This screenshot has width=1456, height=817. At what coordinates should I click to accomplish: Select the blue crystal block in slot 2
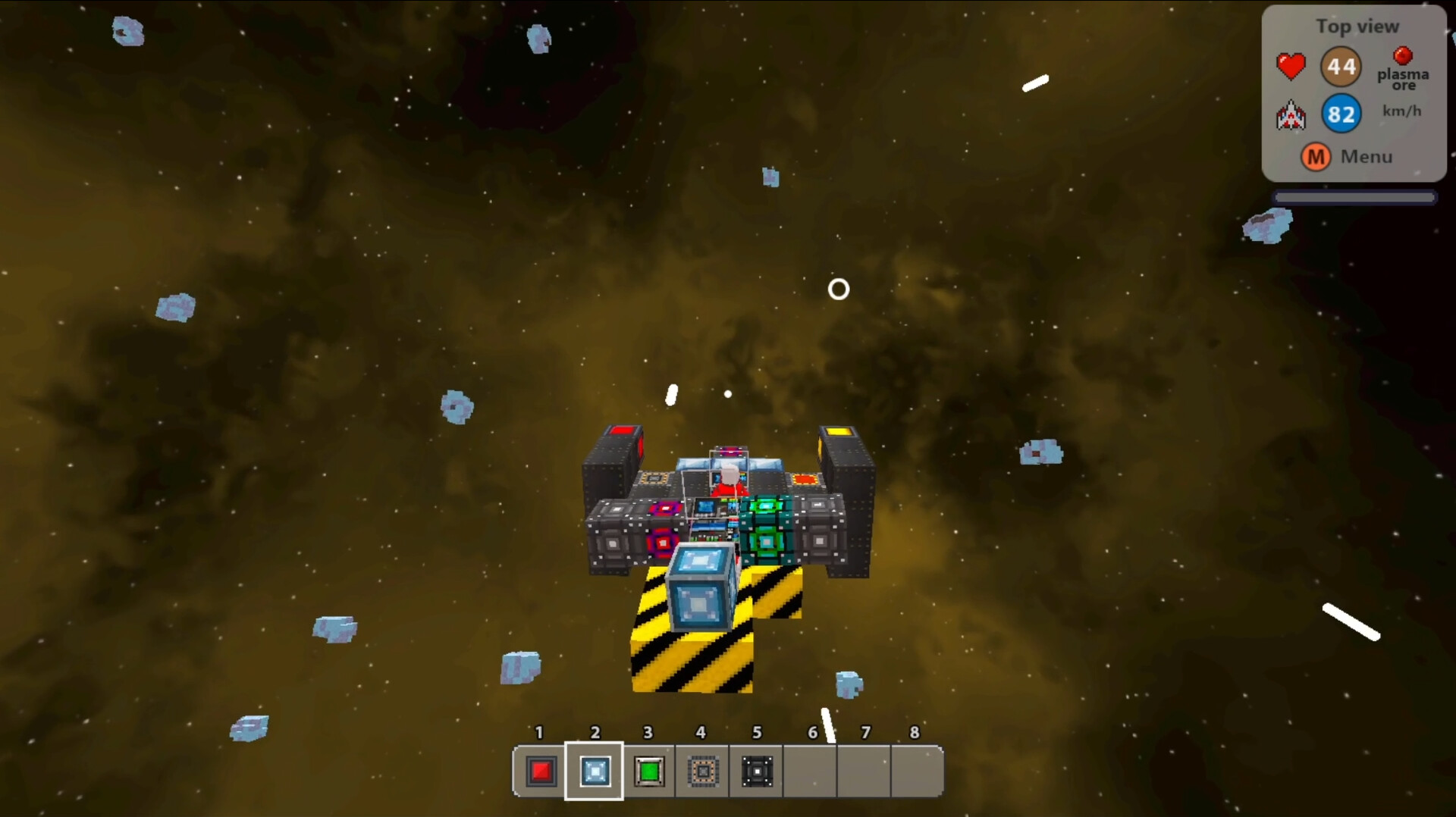click(595, 772)
